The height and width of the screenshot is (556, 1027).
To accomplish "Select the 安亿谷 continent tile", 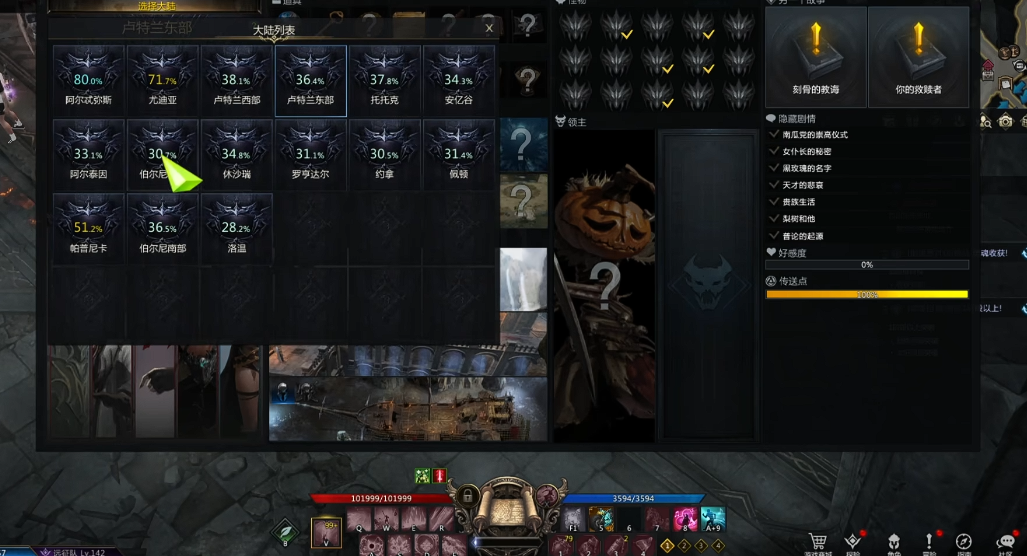I will 459,80.
